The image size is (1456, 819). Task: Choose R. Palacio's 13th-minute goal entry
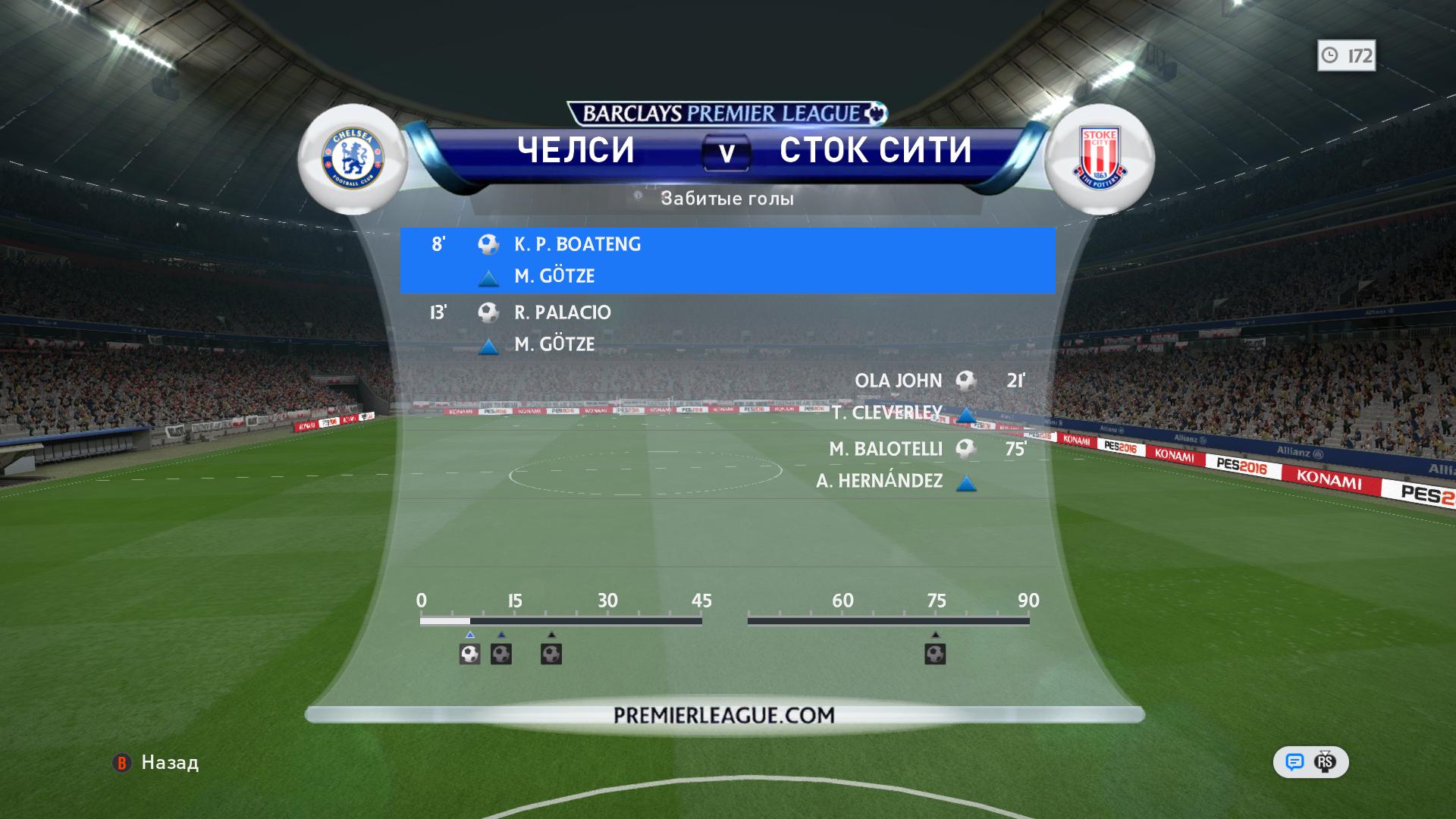(561, 312)
